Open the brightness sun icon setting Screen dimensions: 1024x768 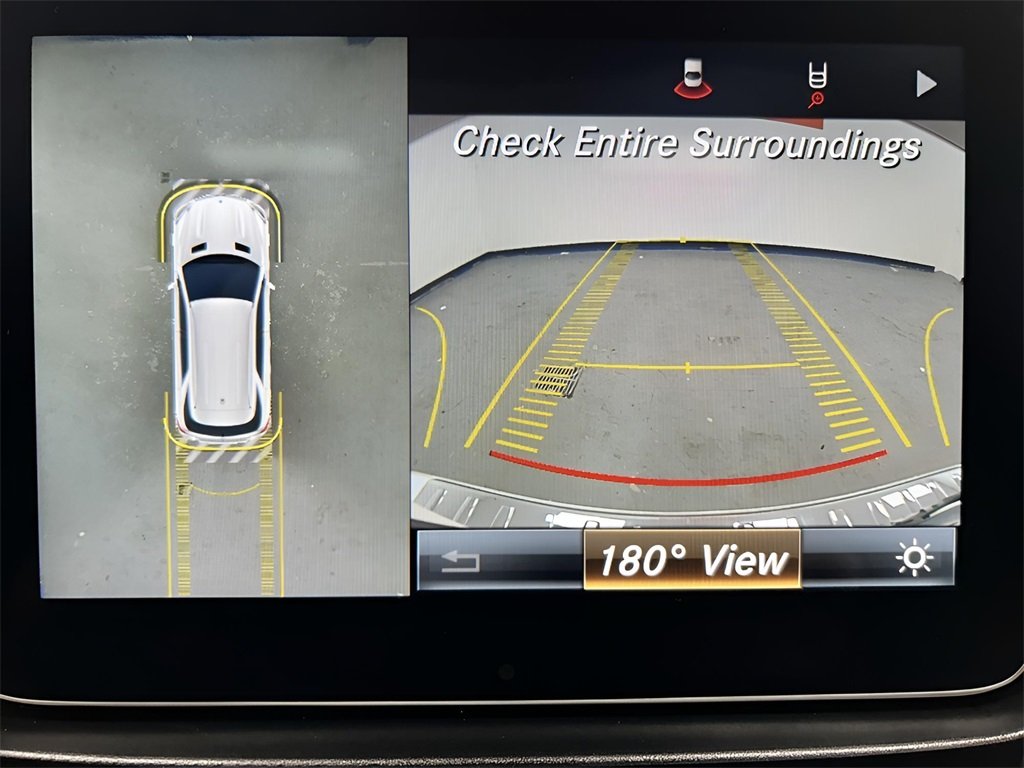(914, 559)
